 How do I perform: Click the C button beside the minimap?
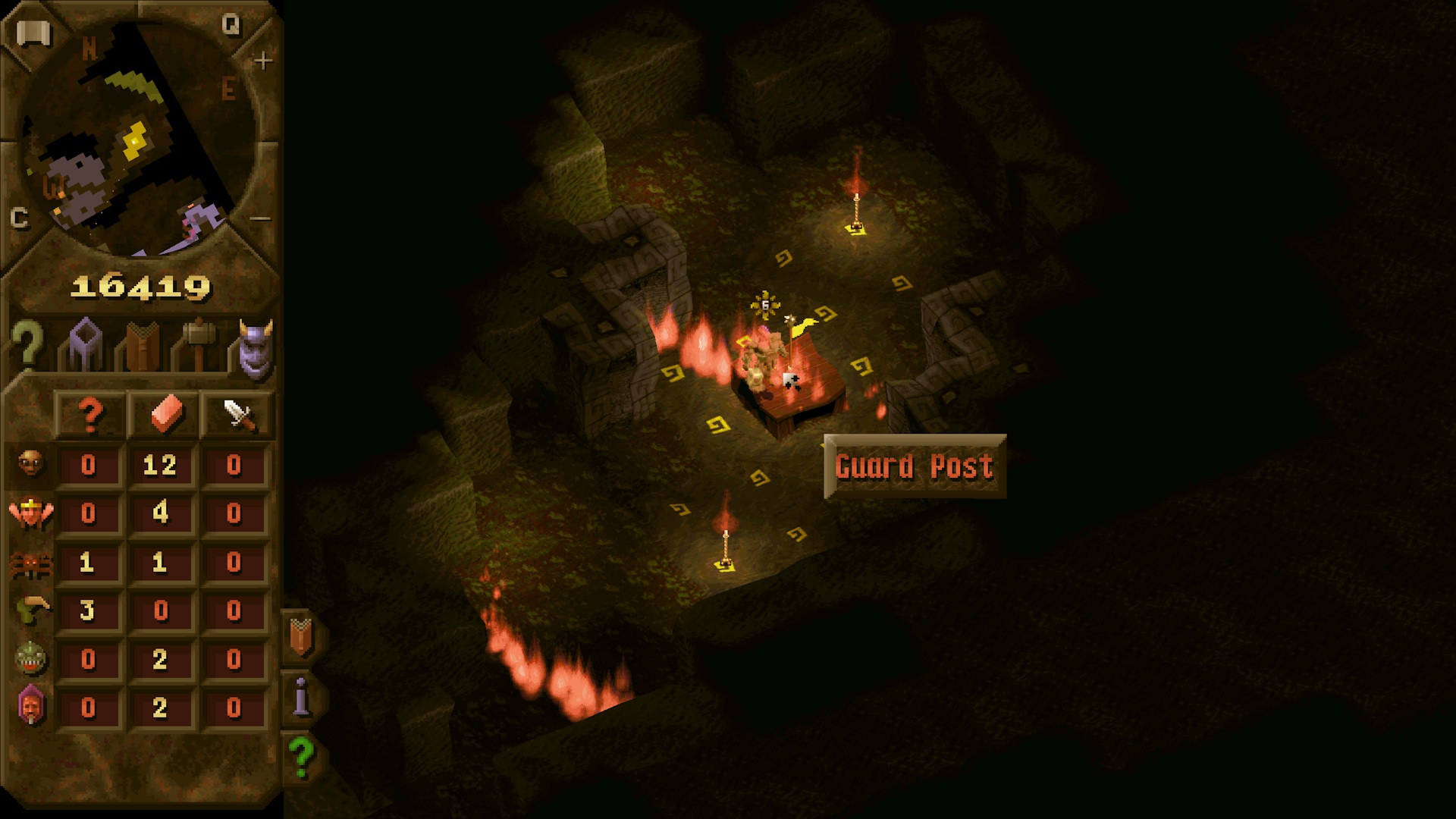coord(20,218)
